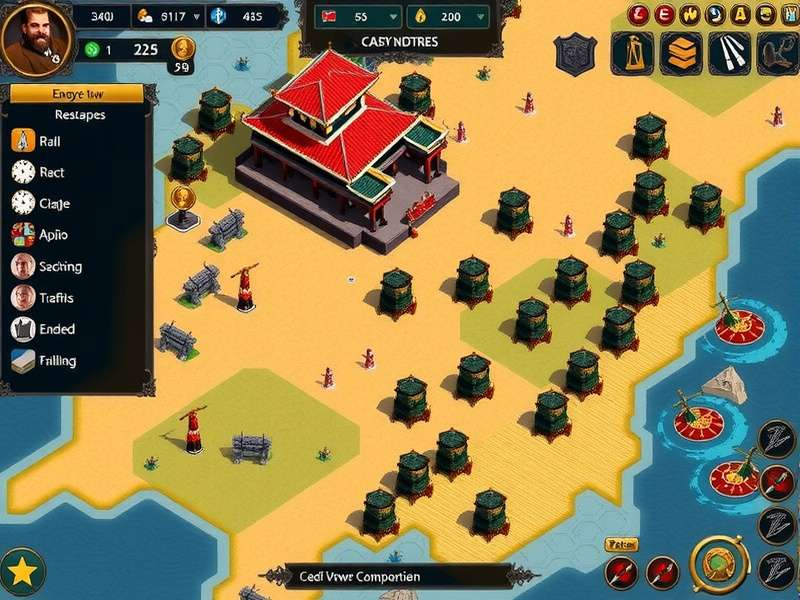Click the gold star button
Screen dimensions: 800x600
[x=22, y=572]
